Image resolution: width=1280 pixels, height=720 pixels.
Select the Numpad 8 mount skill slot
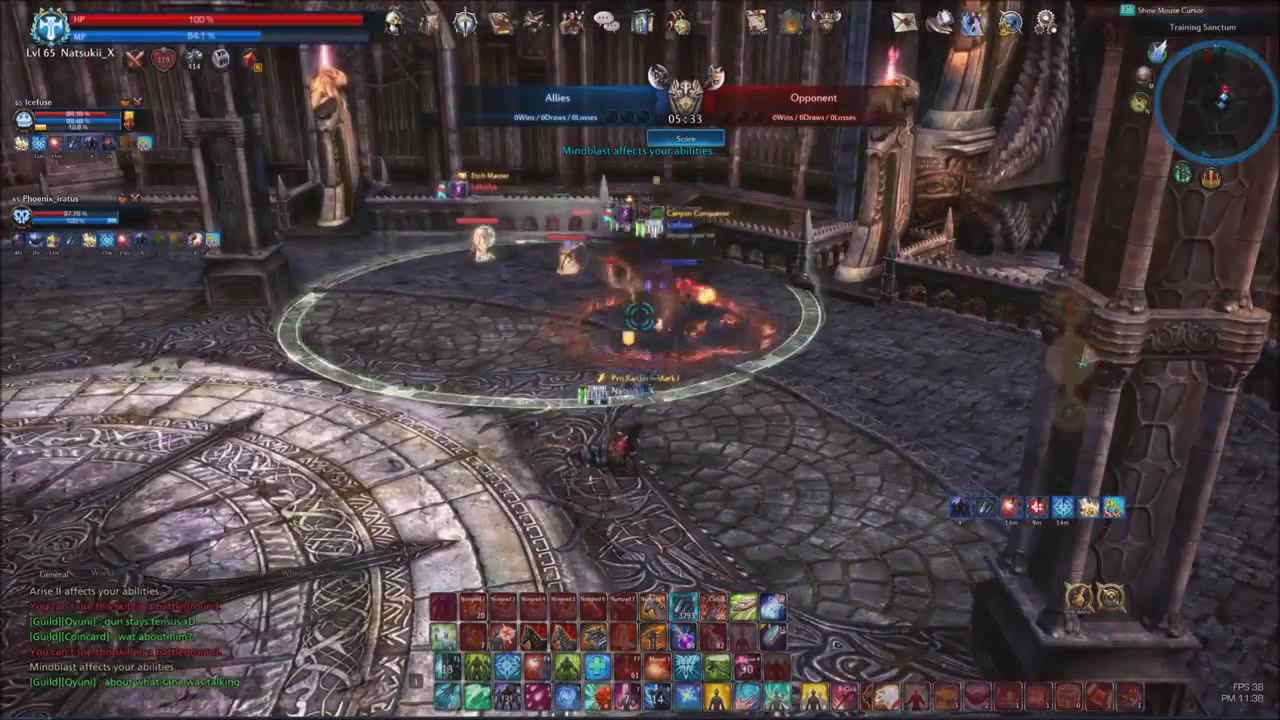click(651, 606)
